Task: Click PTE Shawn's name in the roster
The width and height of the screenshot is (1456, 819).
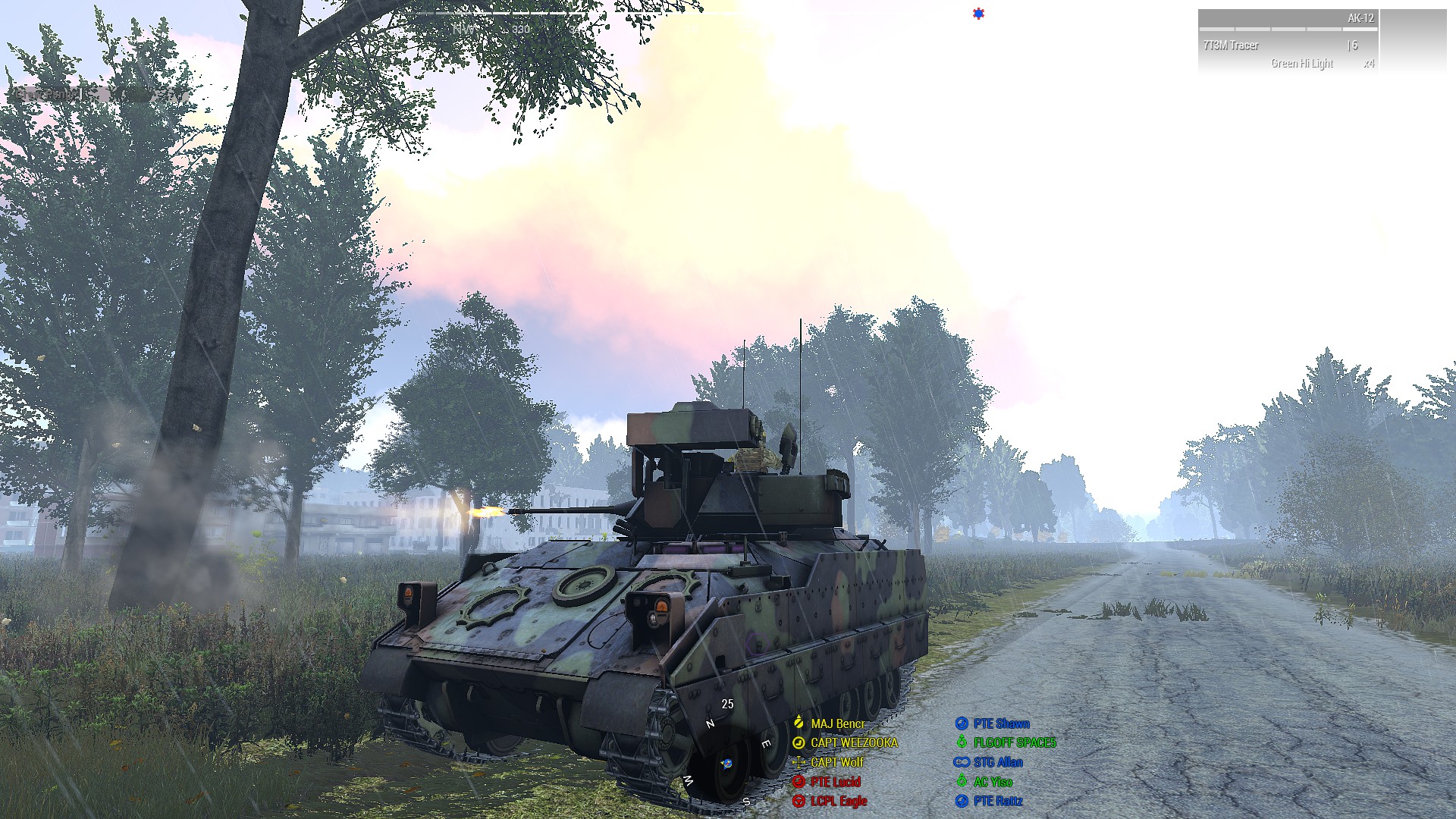Action: tap(1001, 723)
